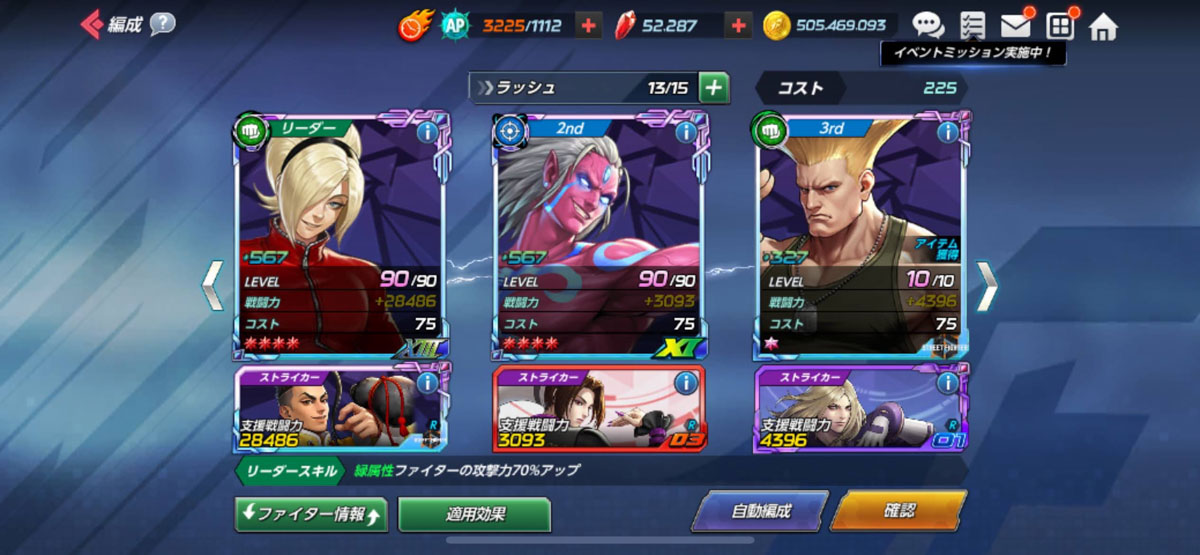1200x555 pixels.
Task: Show info for the leader fighter
Action: click(x=427, y=132)
